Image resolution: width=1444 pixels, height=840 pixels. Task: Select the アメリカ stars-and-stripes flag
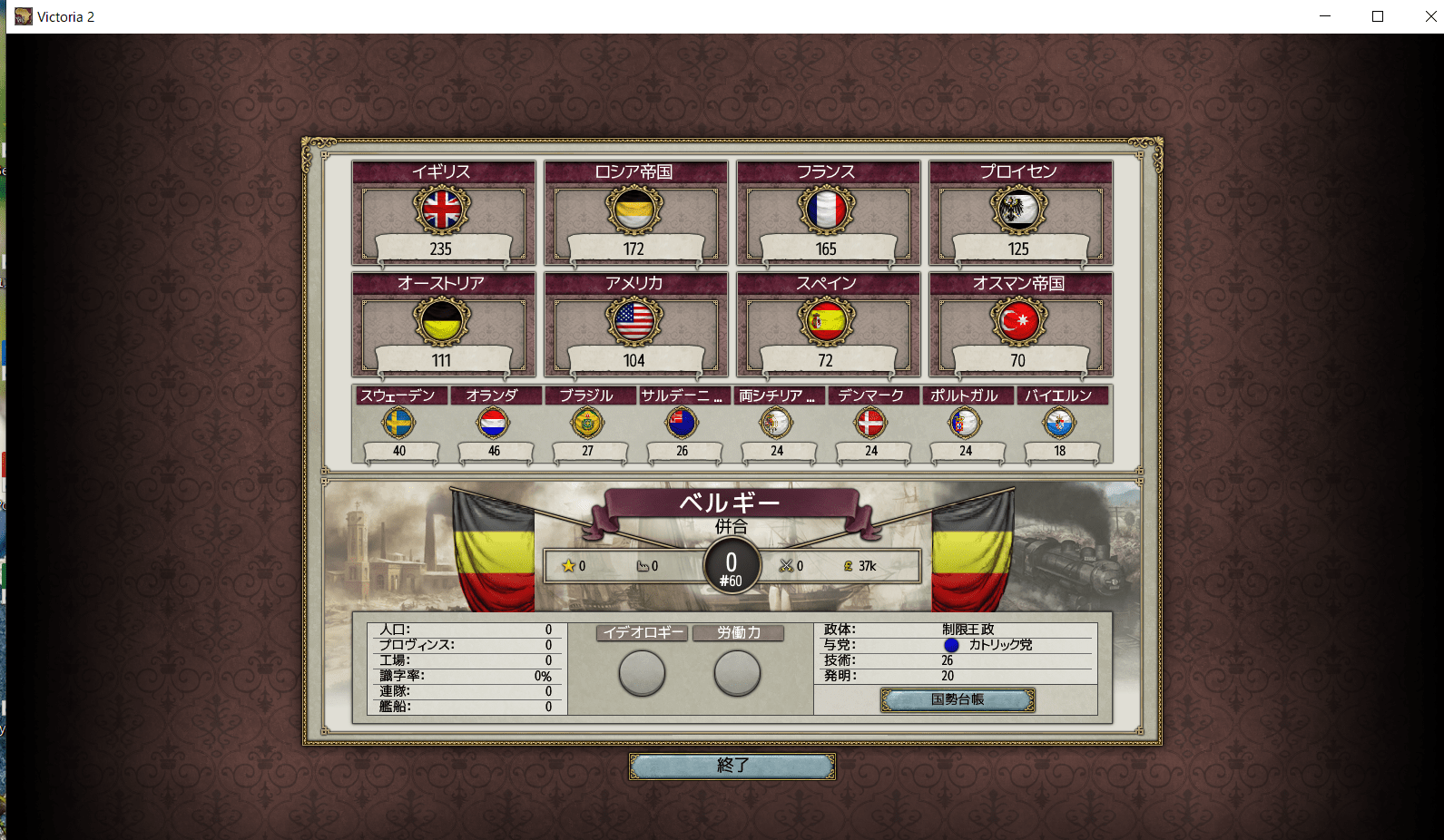634,323
